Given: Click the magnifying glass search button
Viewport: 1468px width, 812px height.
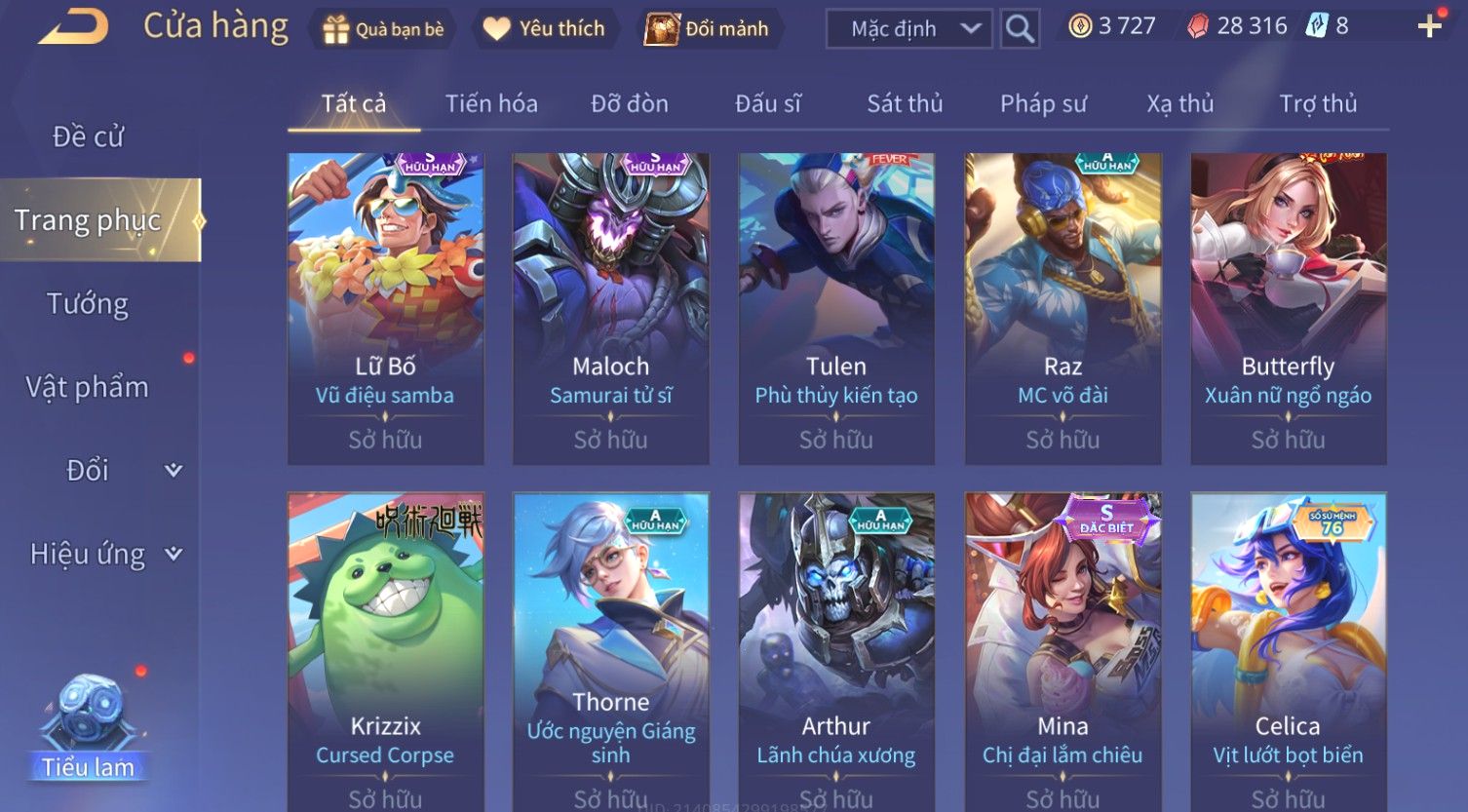Looking at the screenshot, I should click(1020, 29).
